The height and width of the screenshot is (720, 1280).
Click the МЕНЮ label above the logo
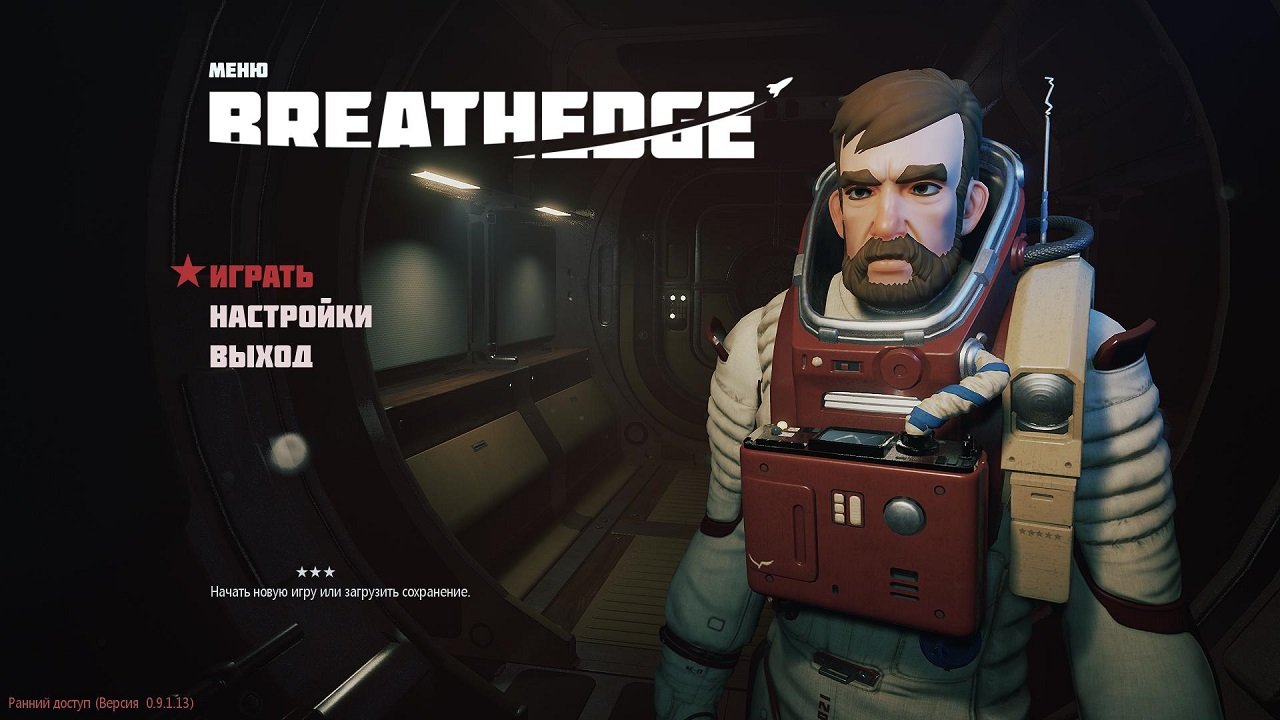click(237, 70)
